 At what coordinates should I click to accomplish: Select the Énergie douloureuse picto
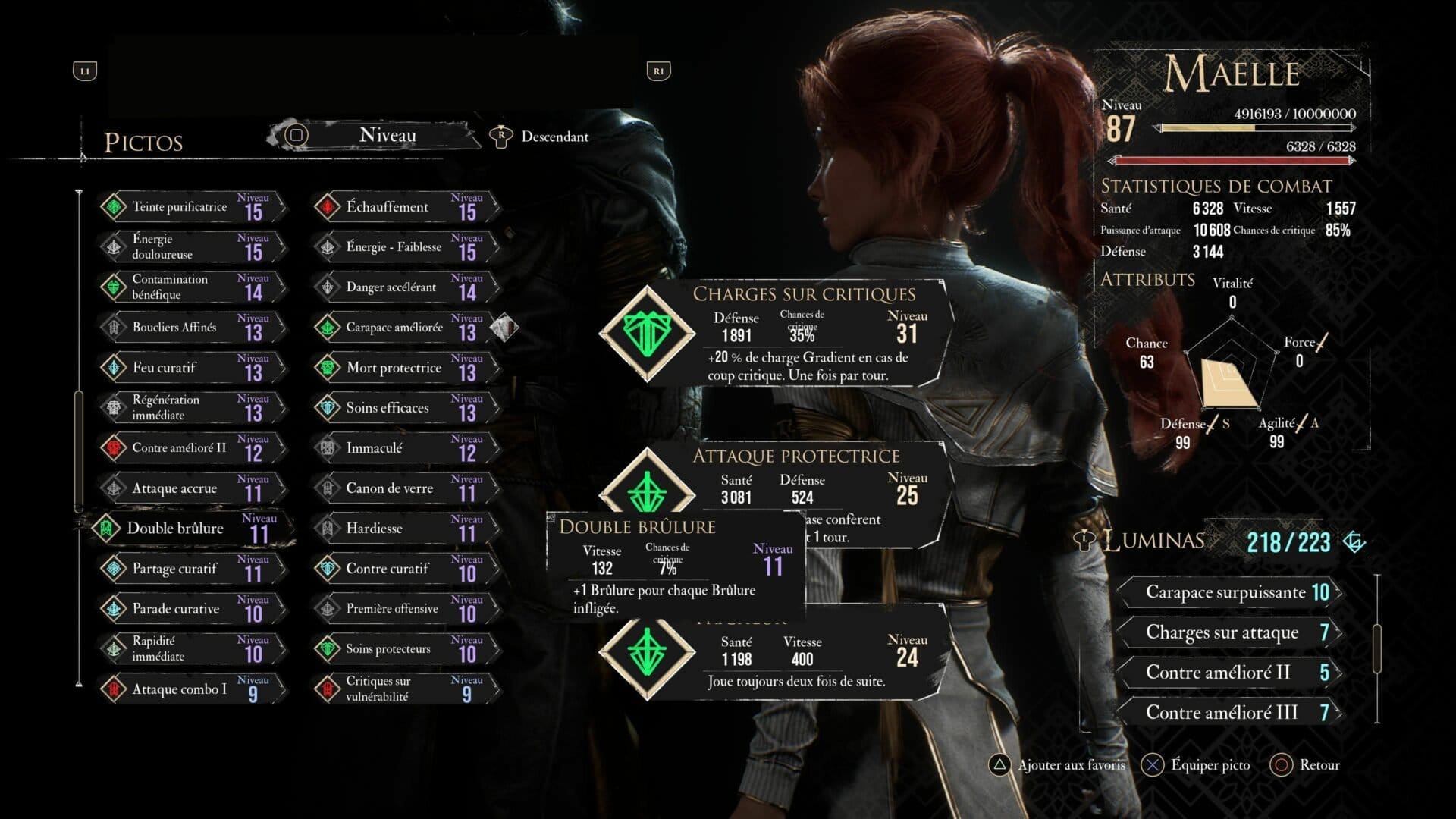point(191,247)
